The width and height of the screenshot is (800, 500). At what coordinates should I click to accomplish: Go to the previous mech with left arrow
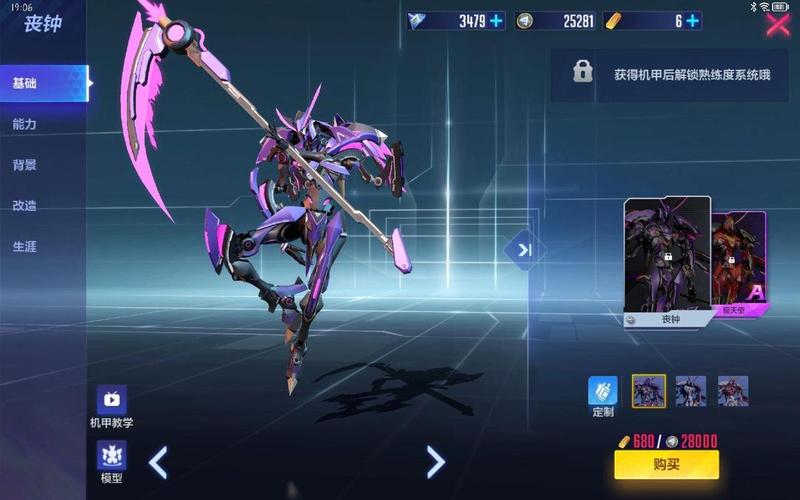158,462
